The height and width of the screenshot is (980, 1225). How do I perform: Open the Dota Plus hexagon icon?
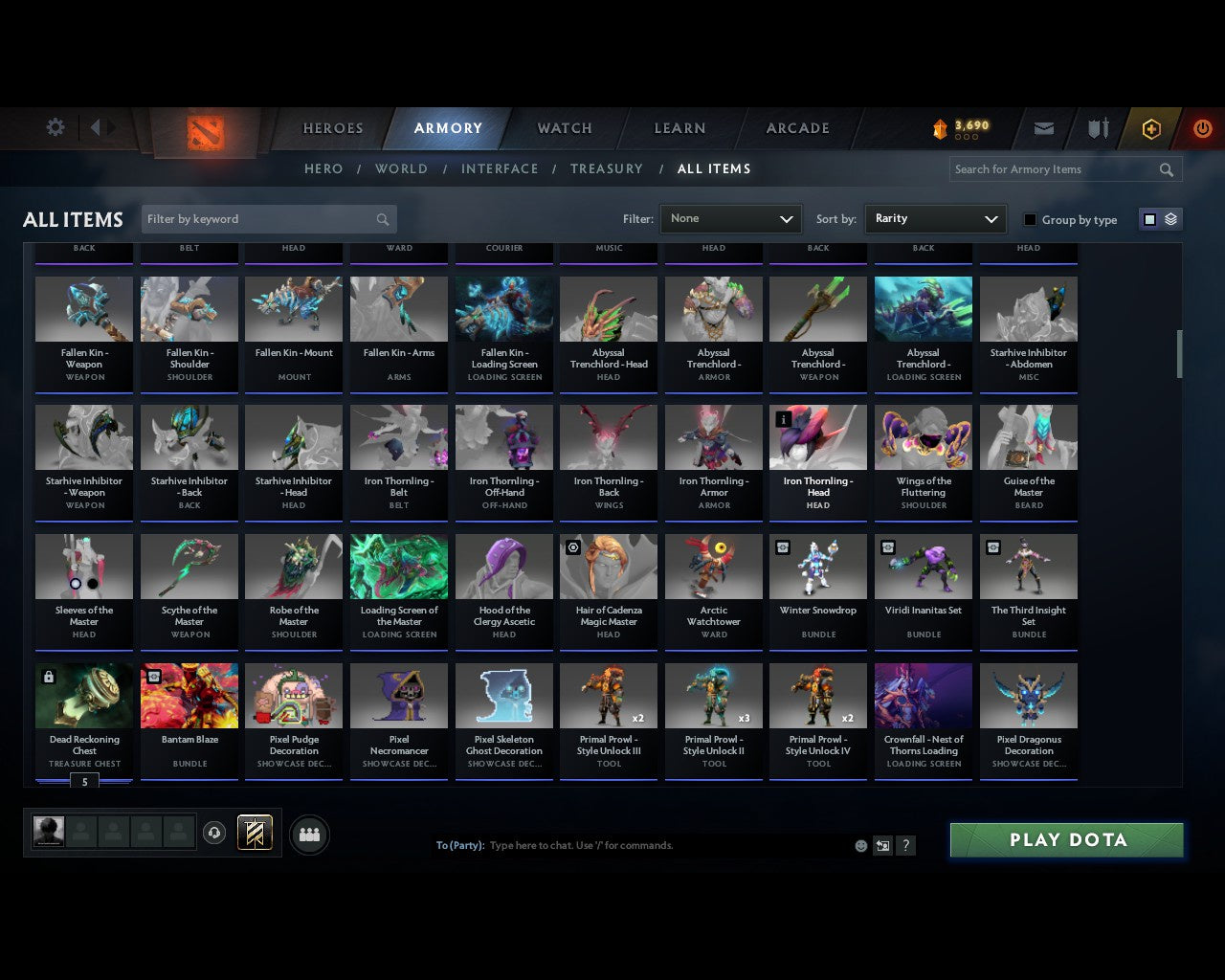click(x=1151, y=127)
